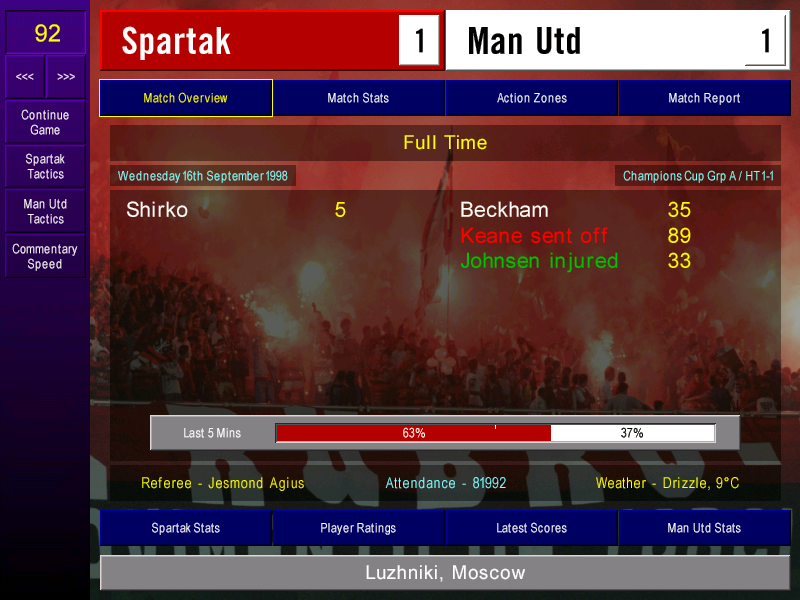800x600 pixels.
Task: Click the rewind arrows button
Action: pyautogui.click(x=25, y=77)
